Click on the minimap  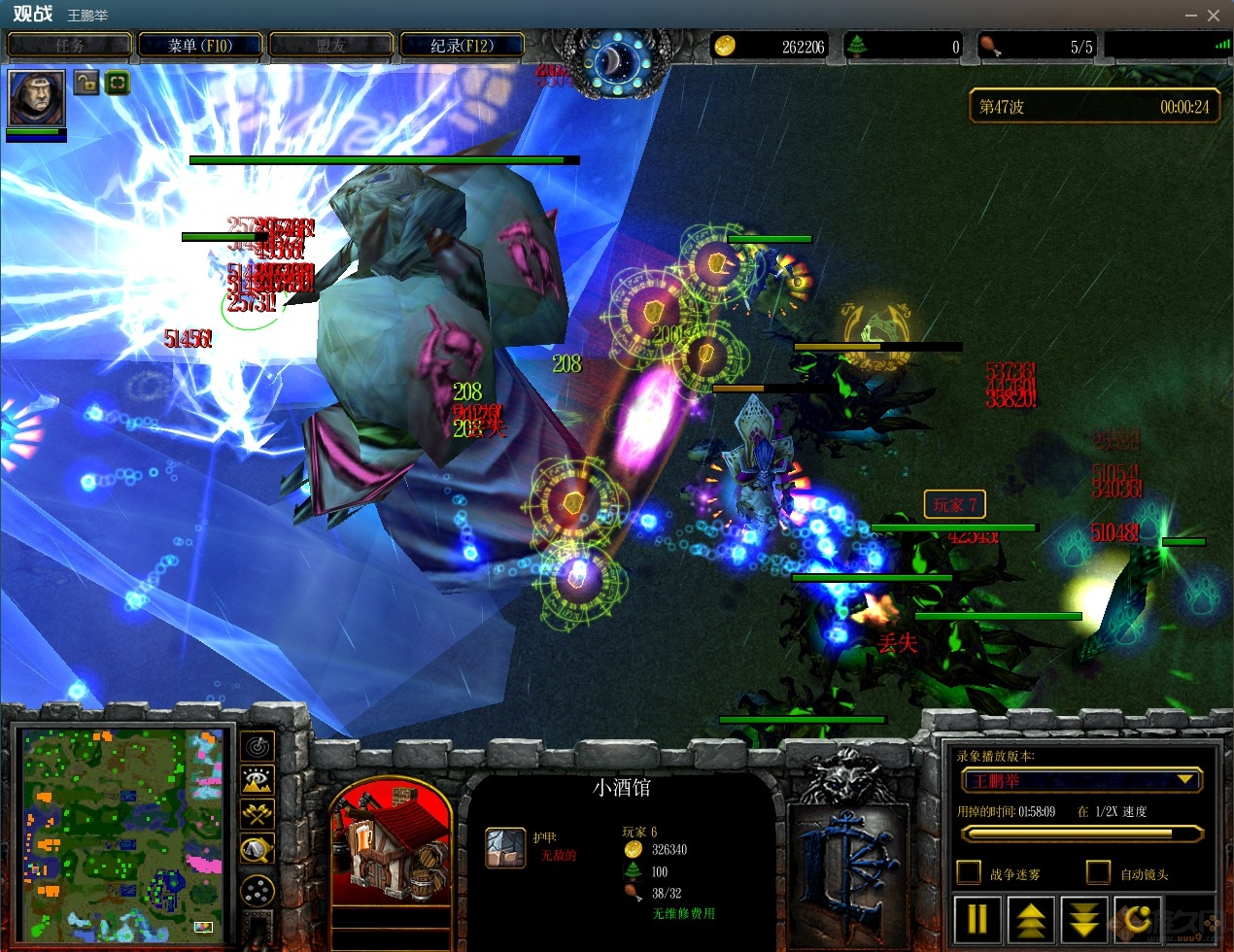(123, 836)
